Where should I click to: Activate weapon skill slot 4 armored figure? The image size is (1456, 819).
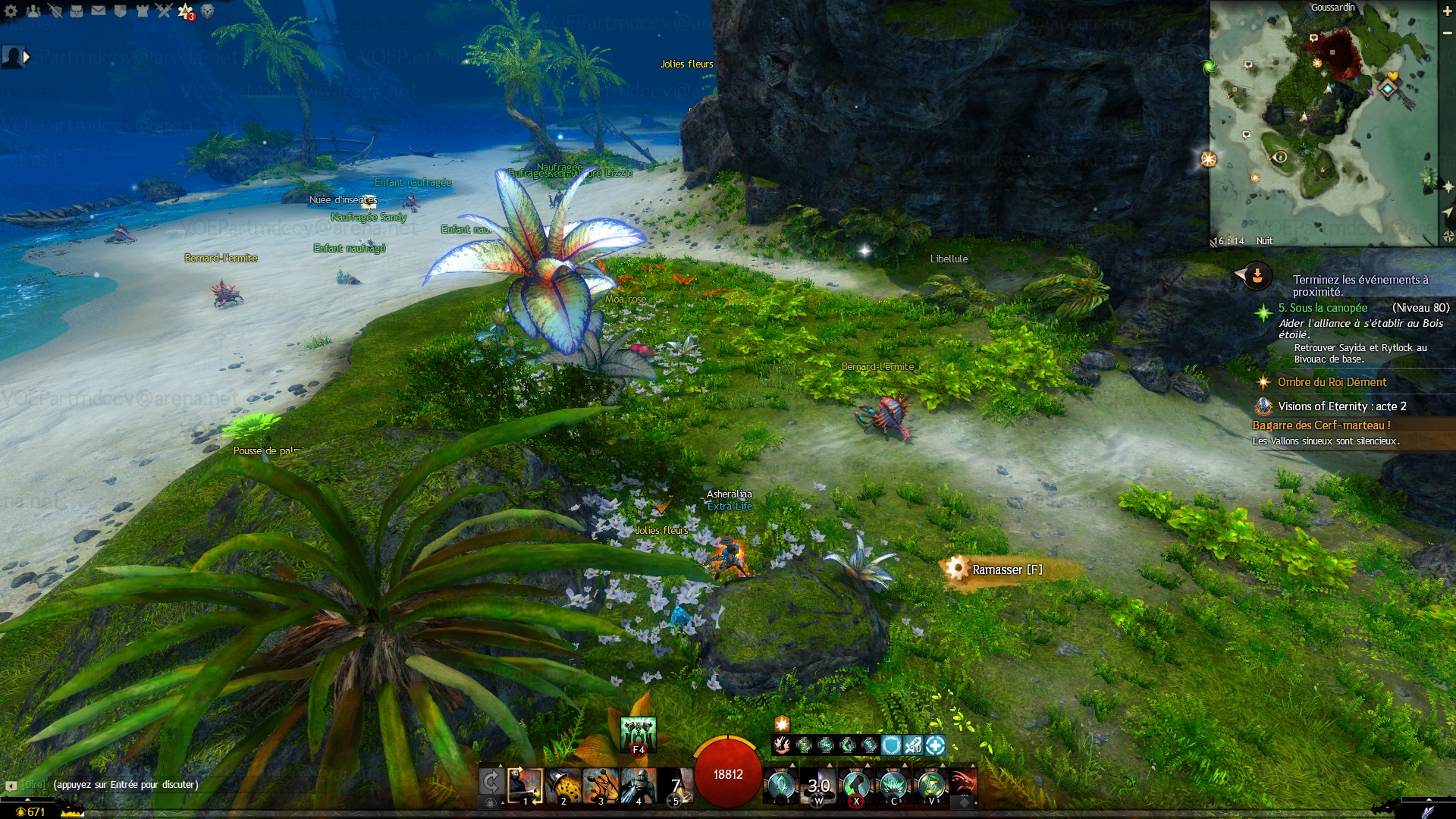tap(638, 786)
